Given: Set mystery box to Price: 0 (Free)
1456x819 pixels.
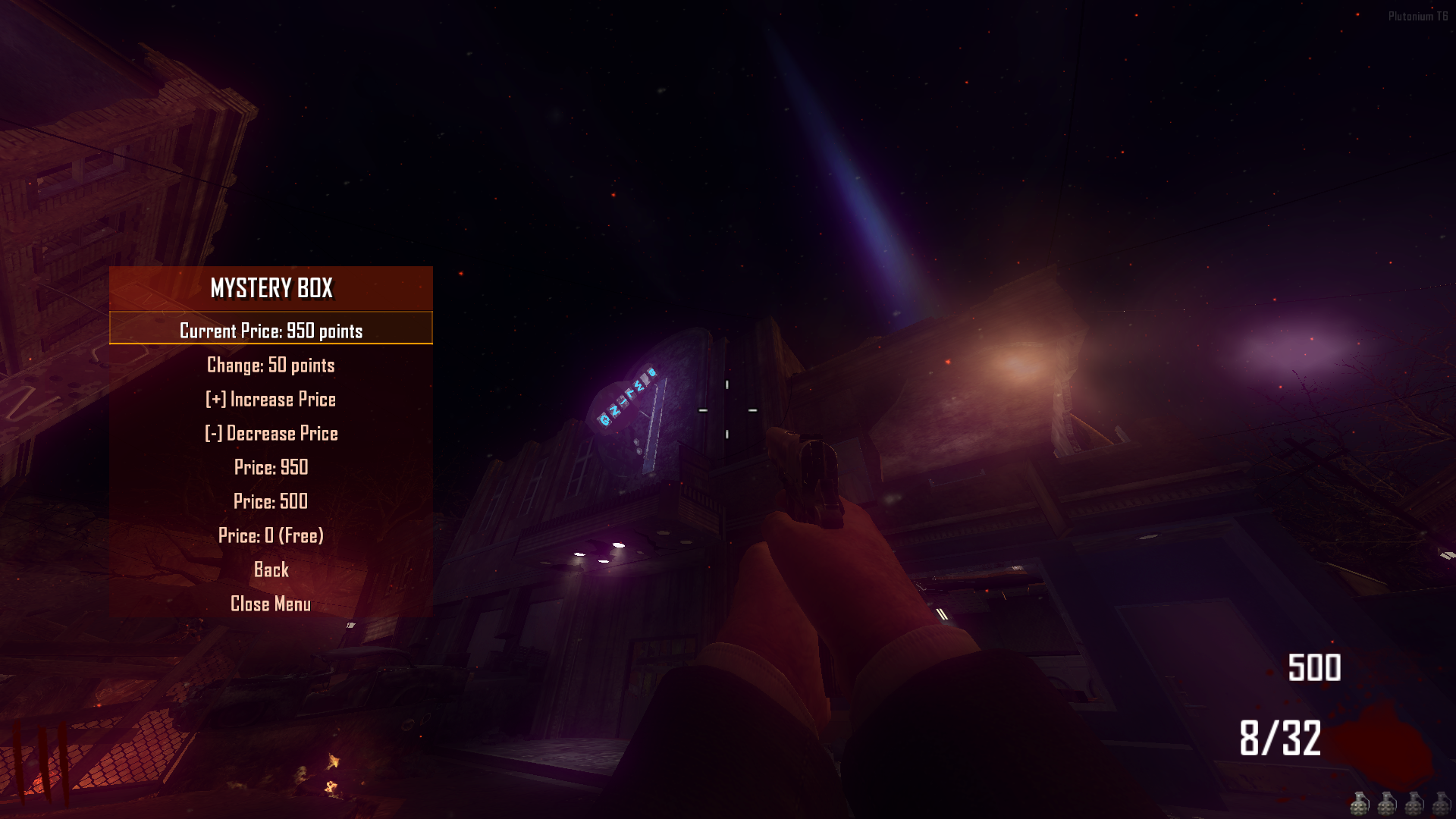Looking at the screenshot, I should click(270, 535).
